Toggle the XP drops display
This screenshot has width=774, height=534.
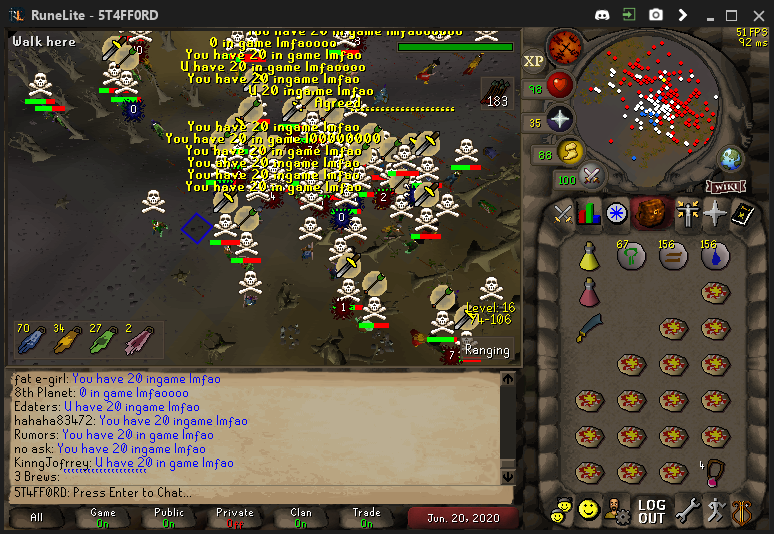pyautogui.click(x=533, y=61)
